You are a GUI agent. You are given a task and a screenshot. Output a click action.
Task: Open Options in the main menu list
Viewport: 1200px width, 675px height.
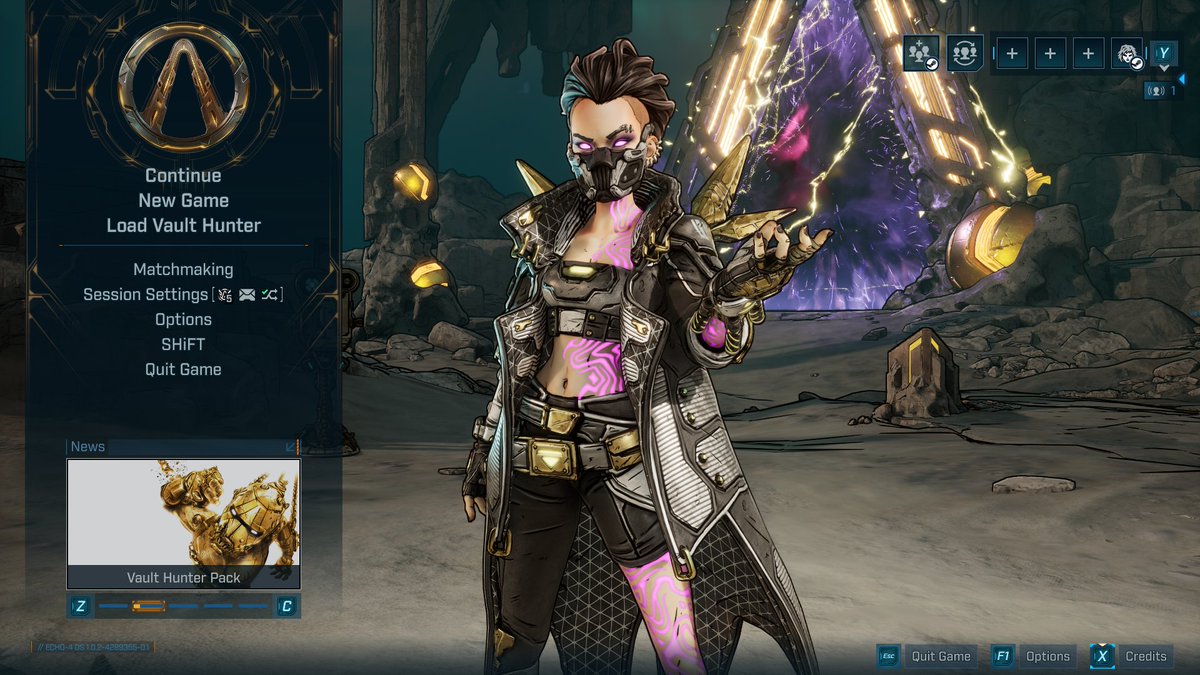pos(183,319)
